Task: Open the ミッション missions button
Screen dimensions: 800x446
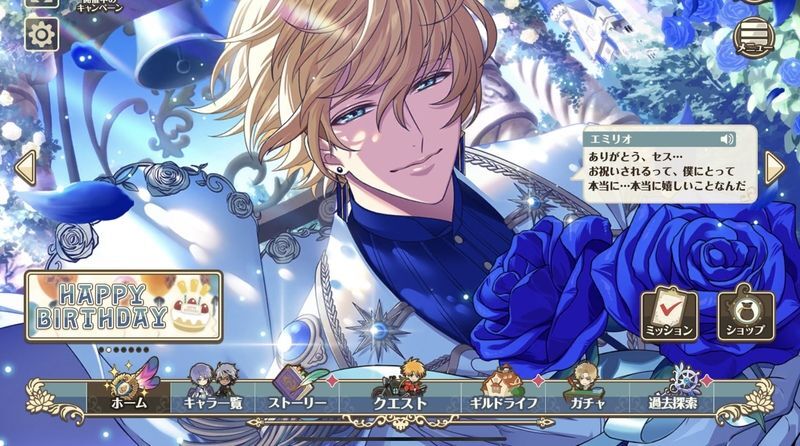Action: pyautogui.click(x=669, y=313)
